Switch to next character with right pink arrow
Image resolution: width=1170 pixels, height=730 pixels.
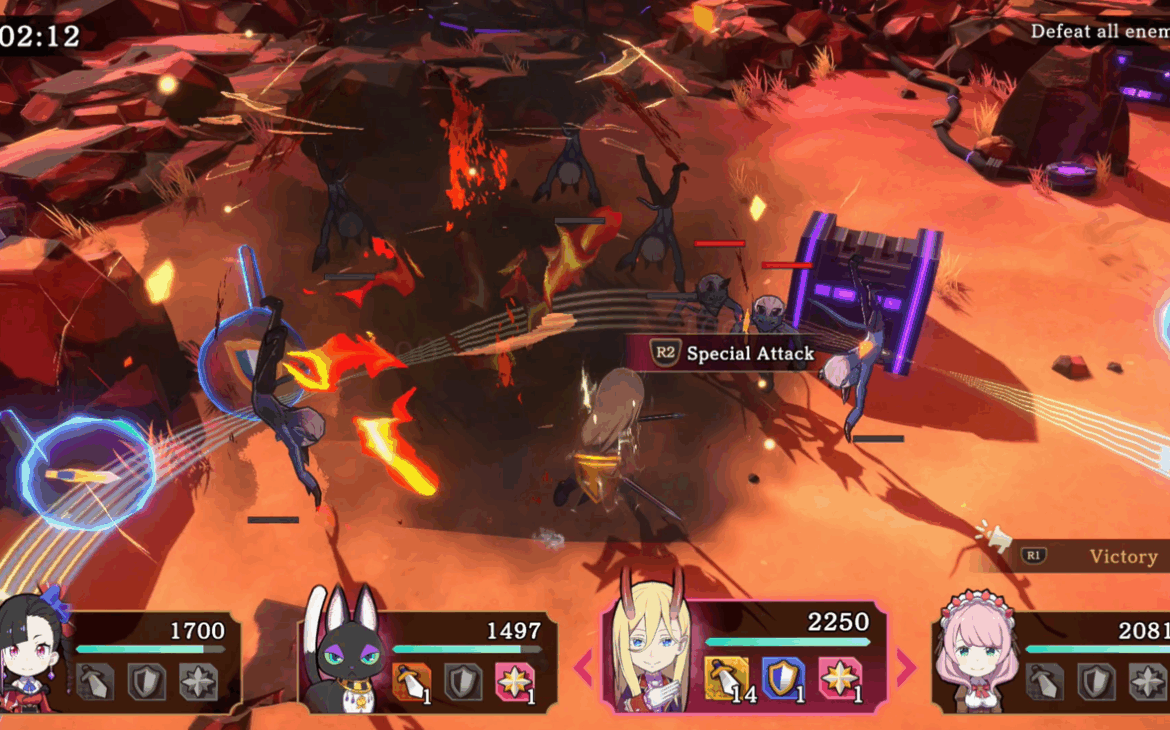coord(906,667)
